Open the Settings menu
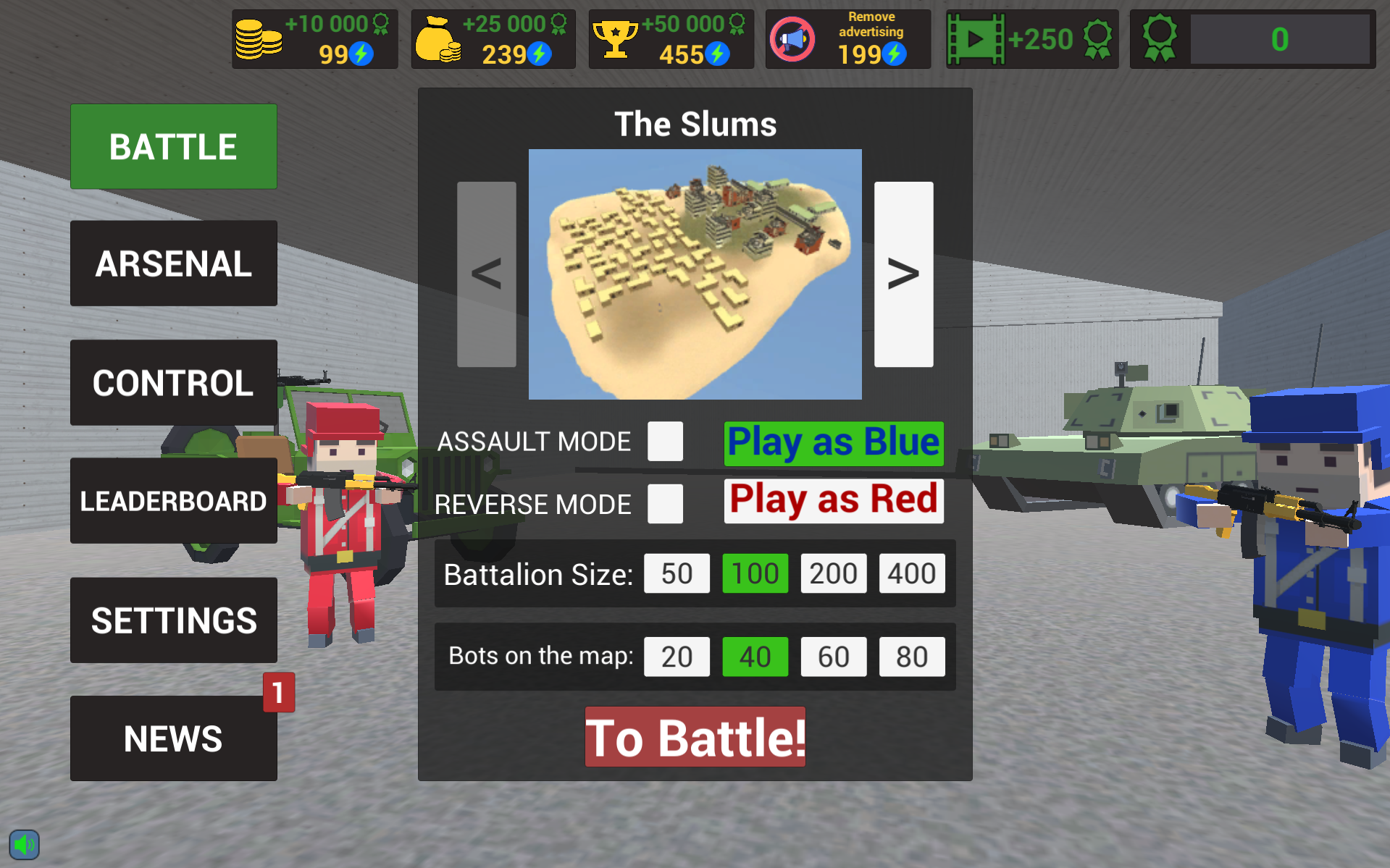The width and height of the screenshot is (1390, 868). 173,620
